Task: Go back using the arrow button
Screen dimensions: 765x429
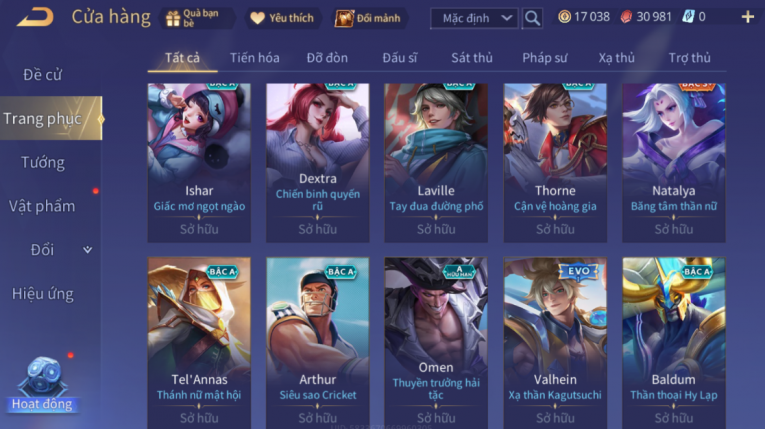Action: point(35,17)
